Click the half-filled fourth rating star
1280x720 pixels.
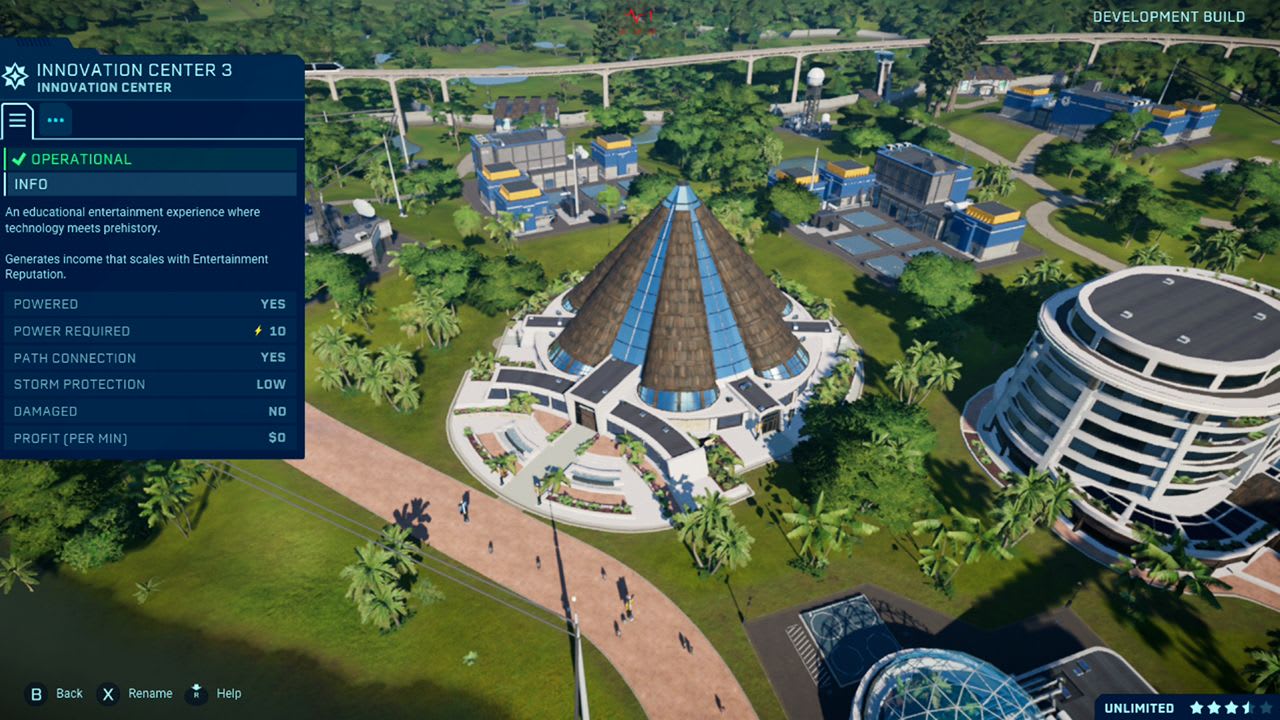coord(1249,707)
